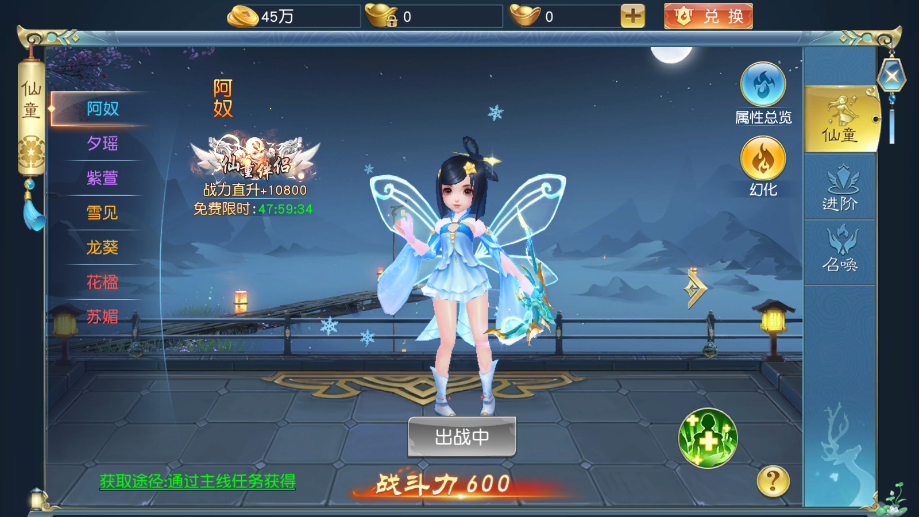Pick 雪见 from the list

tap(102, 212)
